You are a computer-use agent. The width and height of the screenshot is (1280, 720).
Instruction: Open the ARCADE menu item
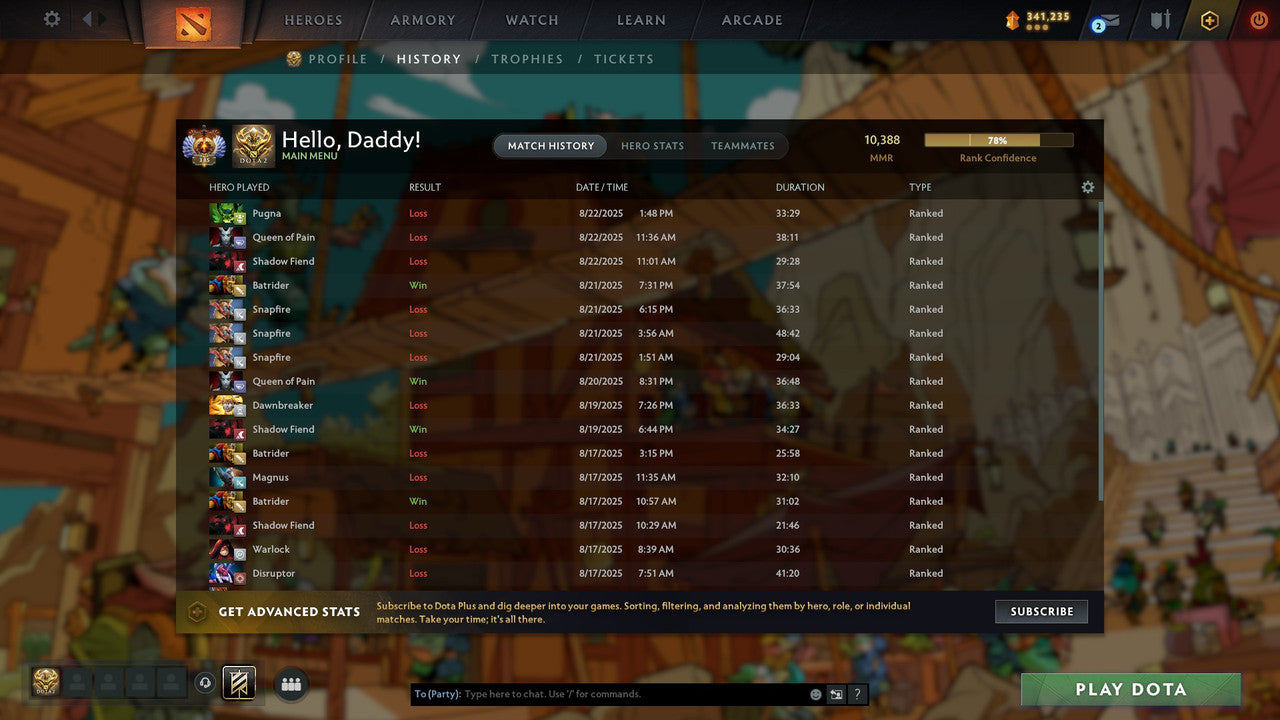coord(751,19)
